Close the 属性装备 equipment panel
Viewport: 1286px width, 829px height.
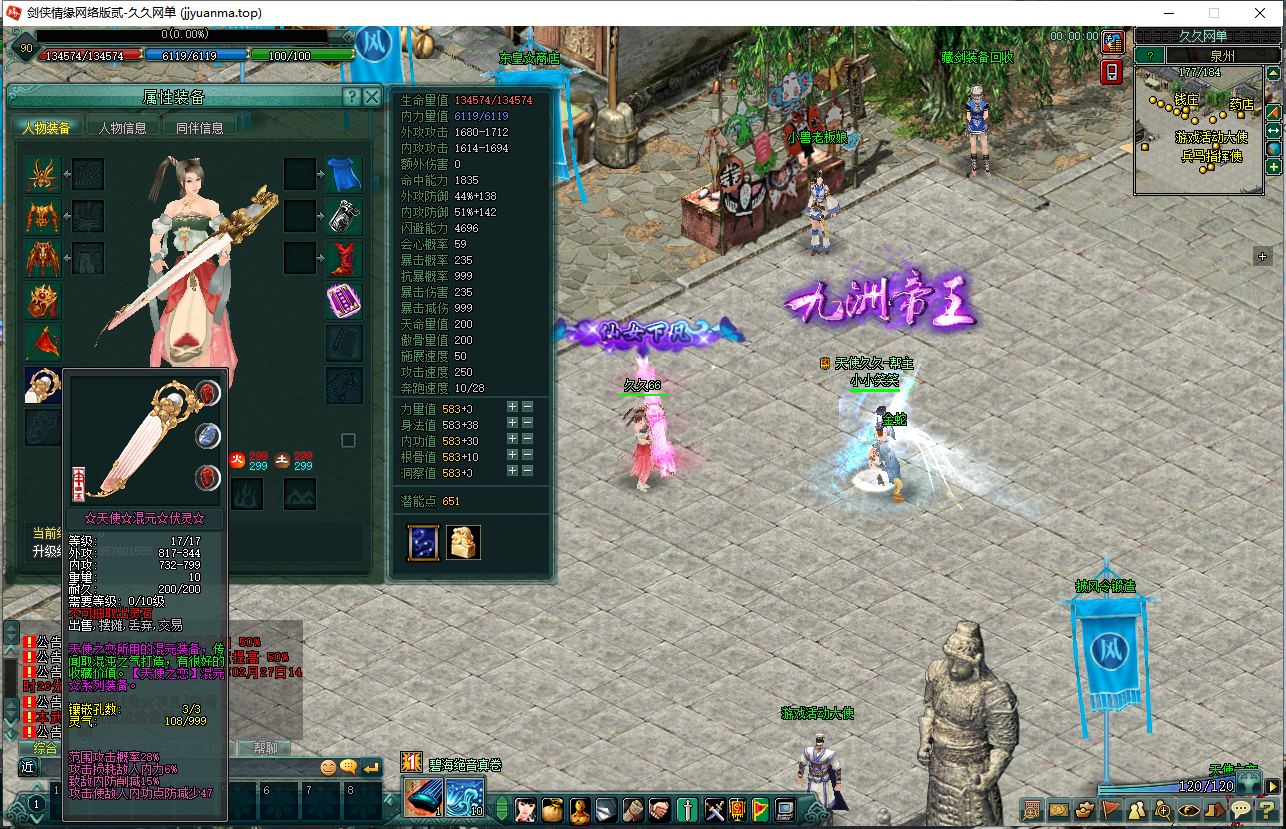pyautogui.click(x=372, y=97)
